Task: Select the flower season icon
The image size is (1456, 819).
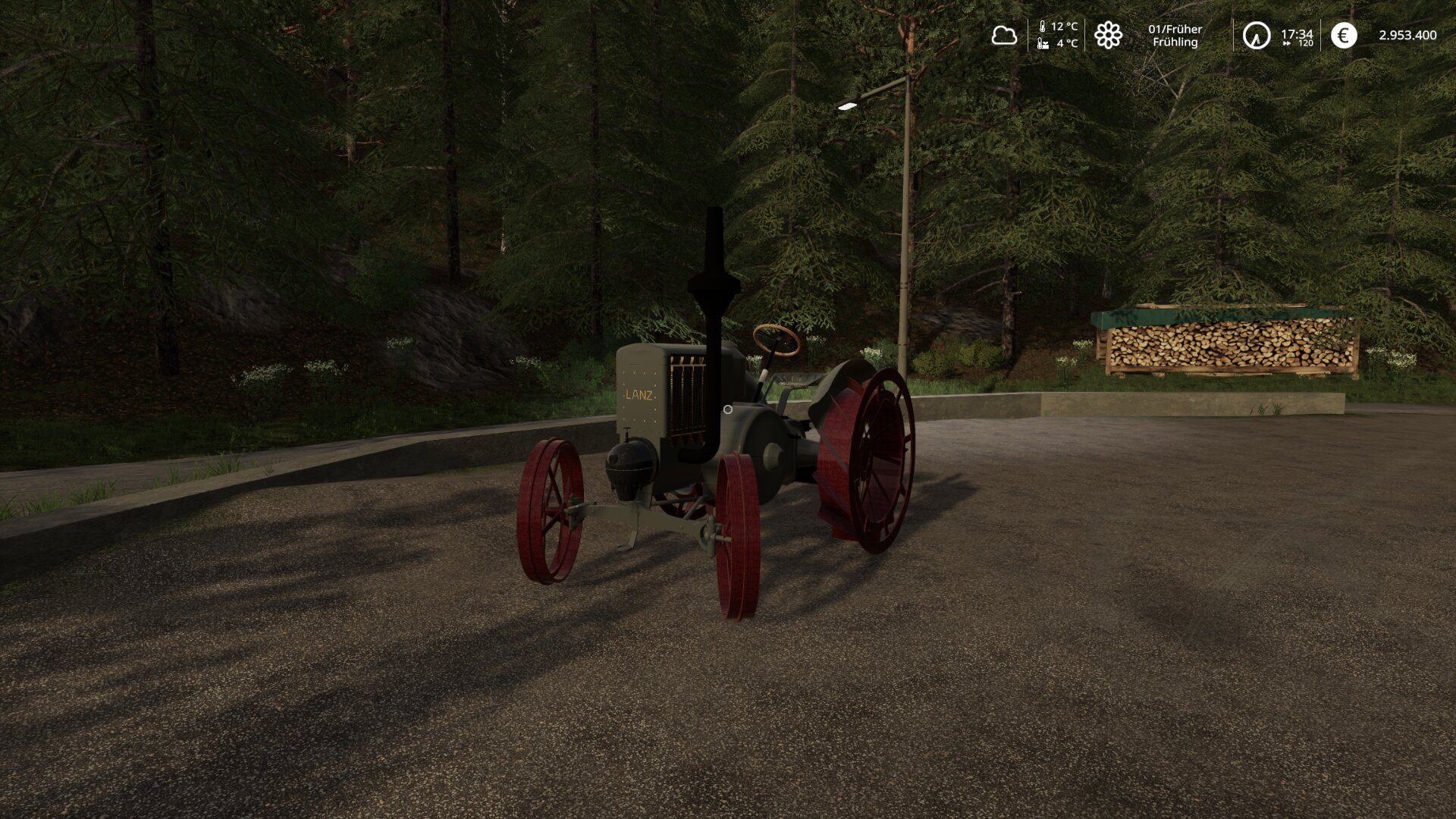Action: pos(1108,35)
